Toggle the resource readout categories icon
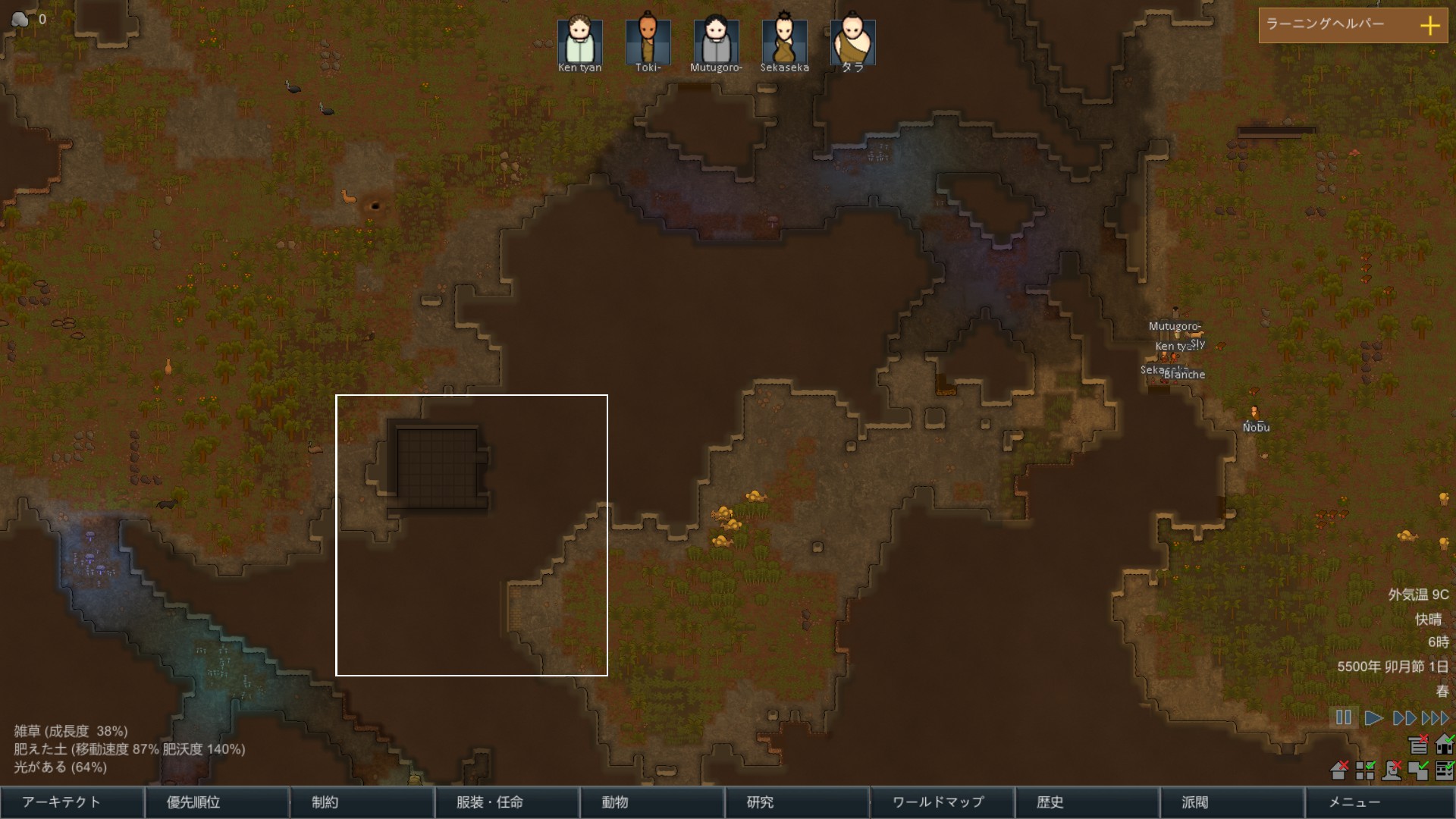Screen dimensions: 1456x819 (x=1445, y=771)
